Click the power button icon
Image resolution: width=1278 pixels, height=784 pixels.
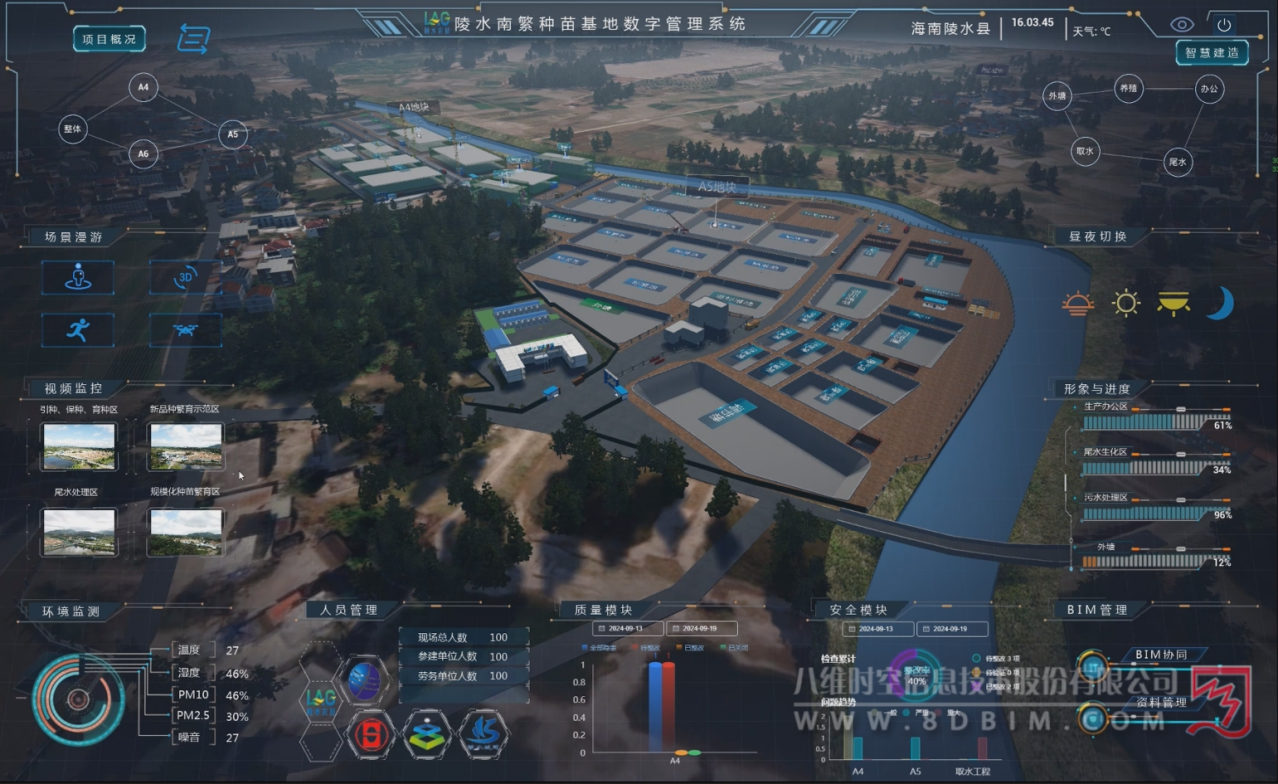[1224, 24]
